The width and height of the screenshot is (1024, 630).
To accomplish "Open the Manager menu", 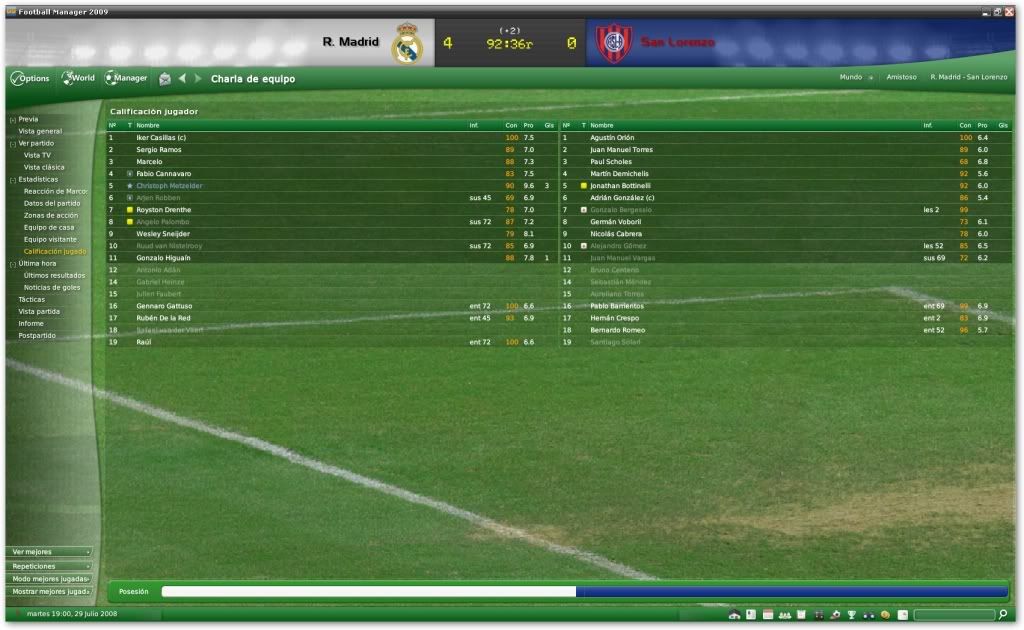I will pyautogui.click(x=127, y=78).
